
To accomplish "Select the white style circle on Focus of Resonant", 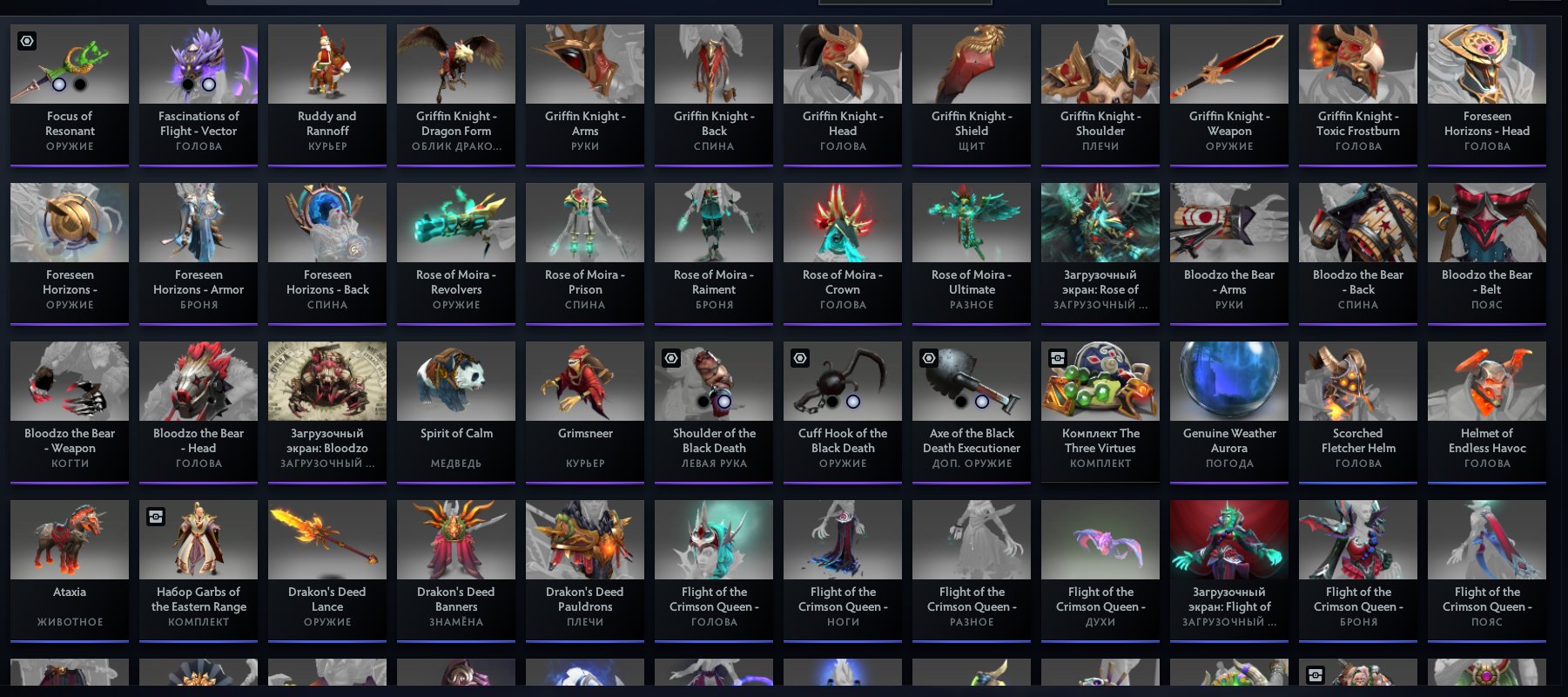I will (x=58, y=86).
